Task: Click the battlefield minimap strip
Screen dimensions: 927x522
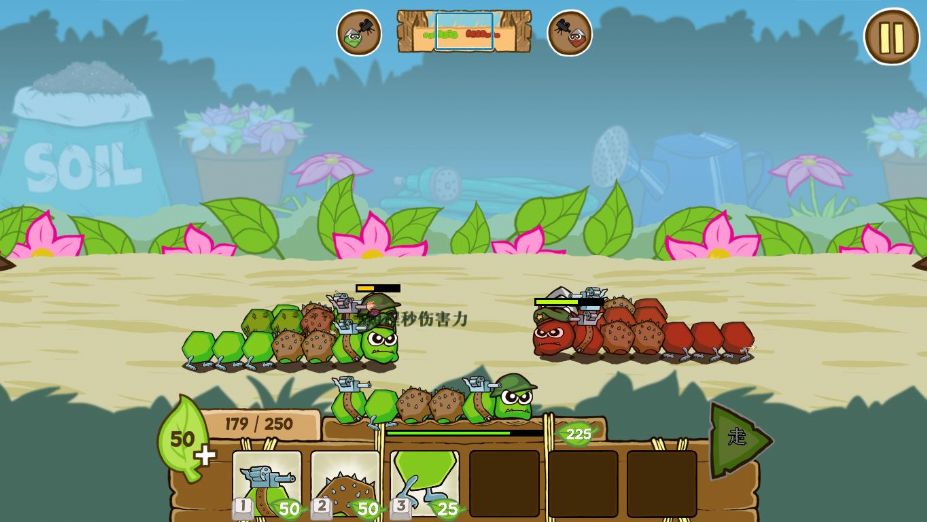Action: (464, 32)
